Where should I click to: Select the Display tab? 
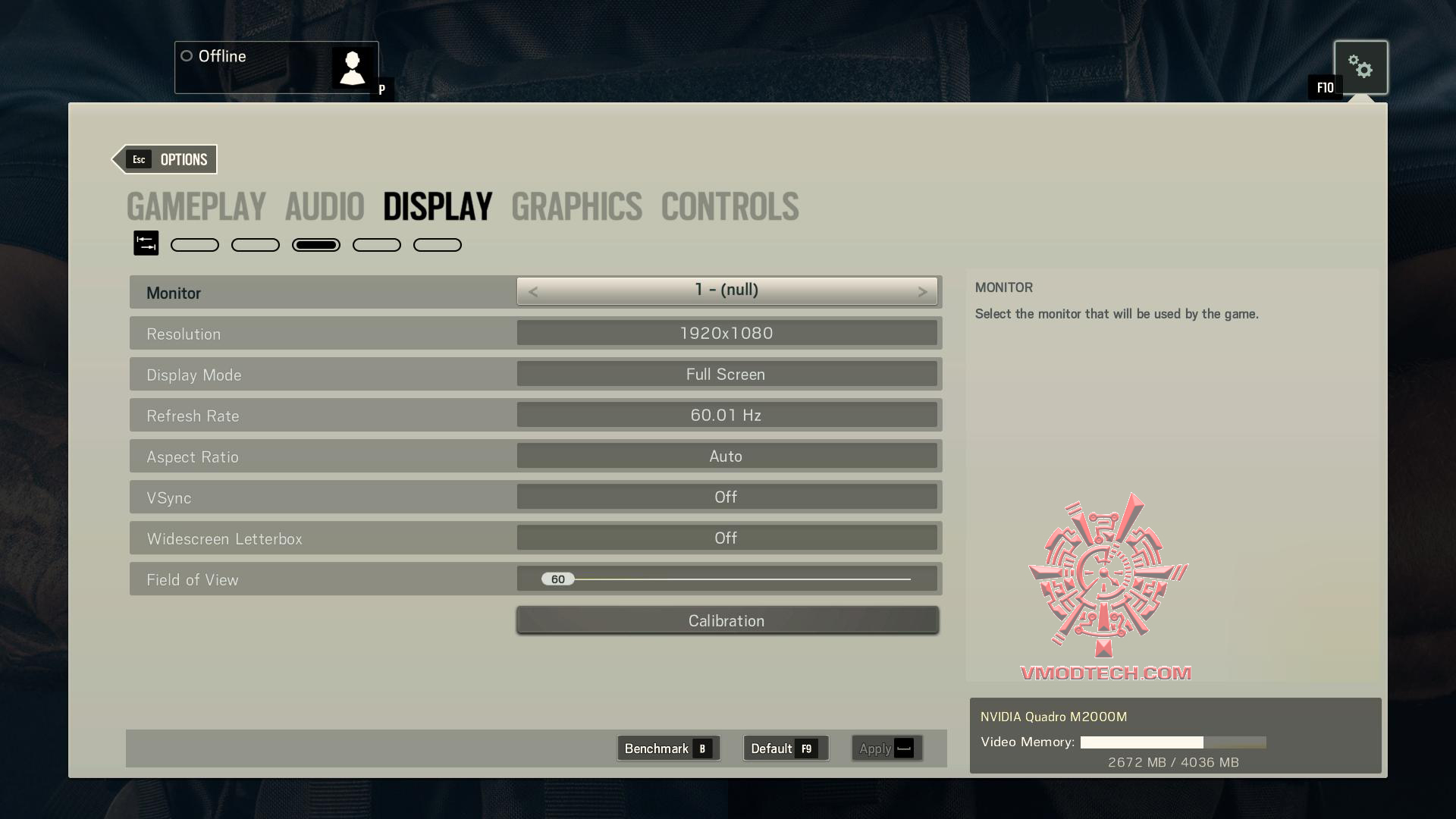tap(438, 207)
